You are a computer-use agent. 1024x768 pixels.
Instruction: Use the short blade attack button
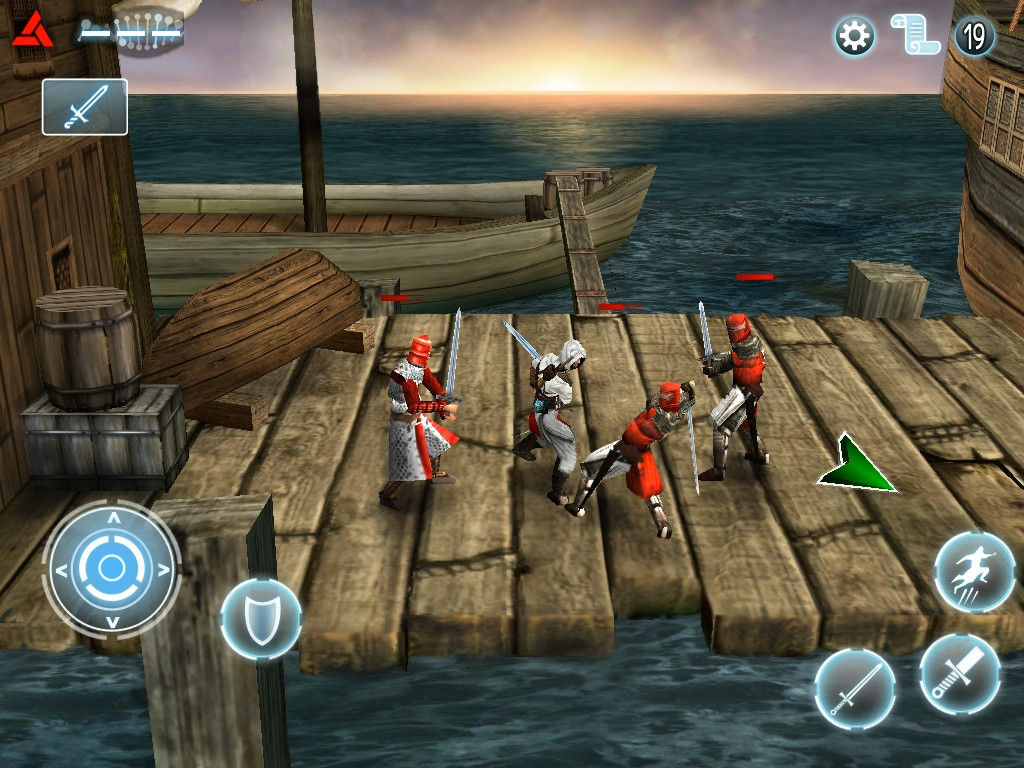[x=959, y=674]
